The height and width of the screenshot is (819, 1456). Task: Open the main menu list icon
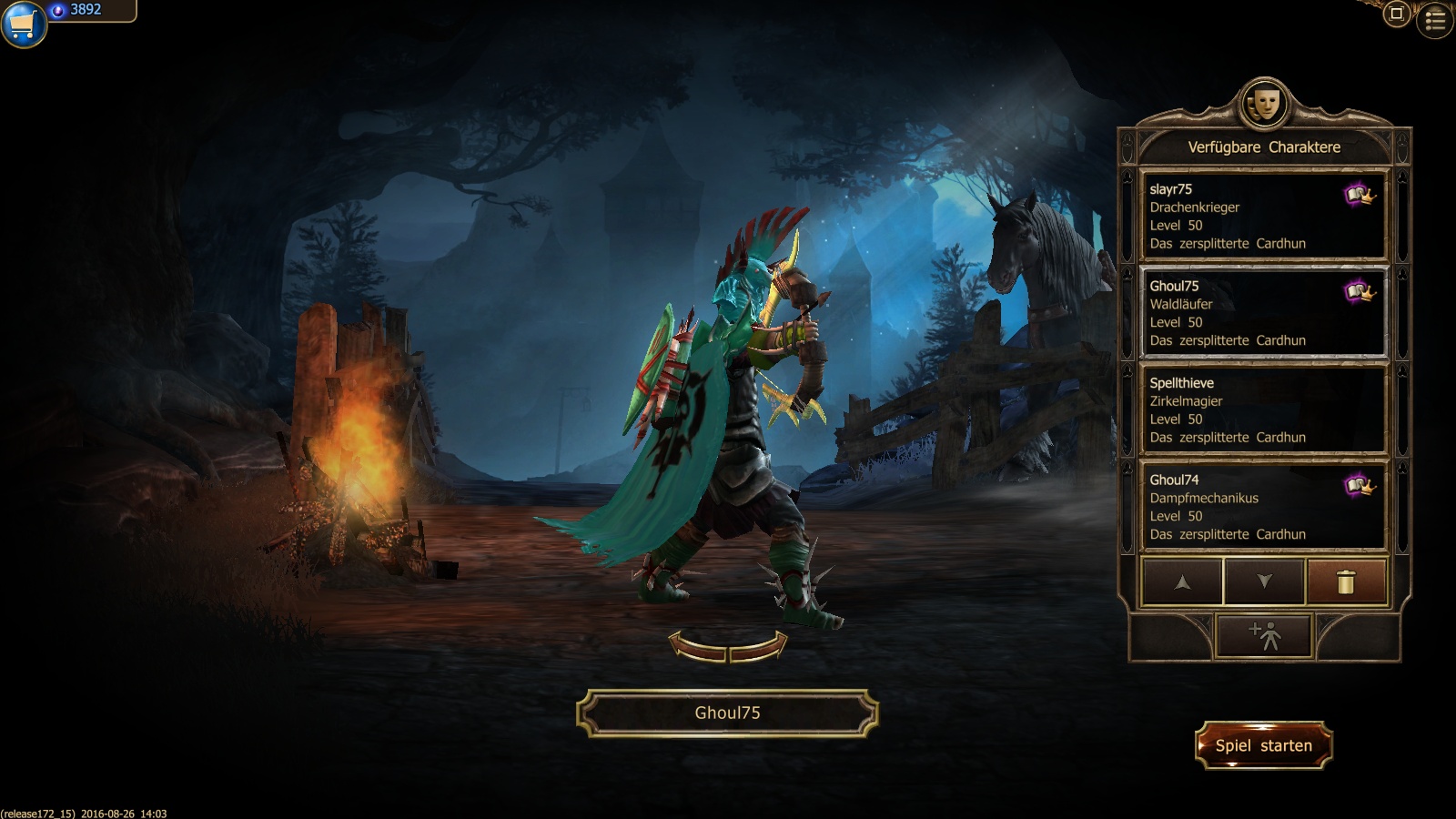click(1435, 20)
